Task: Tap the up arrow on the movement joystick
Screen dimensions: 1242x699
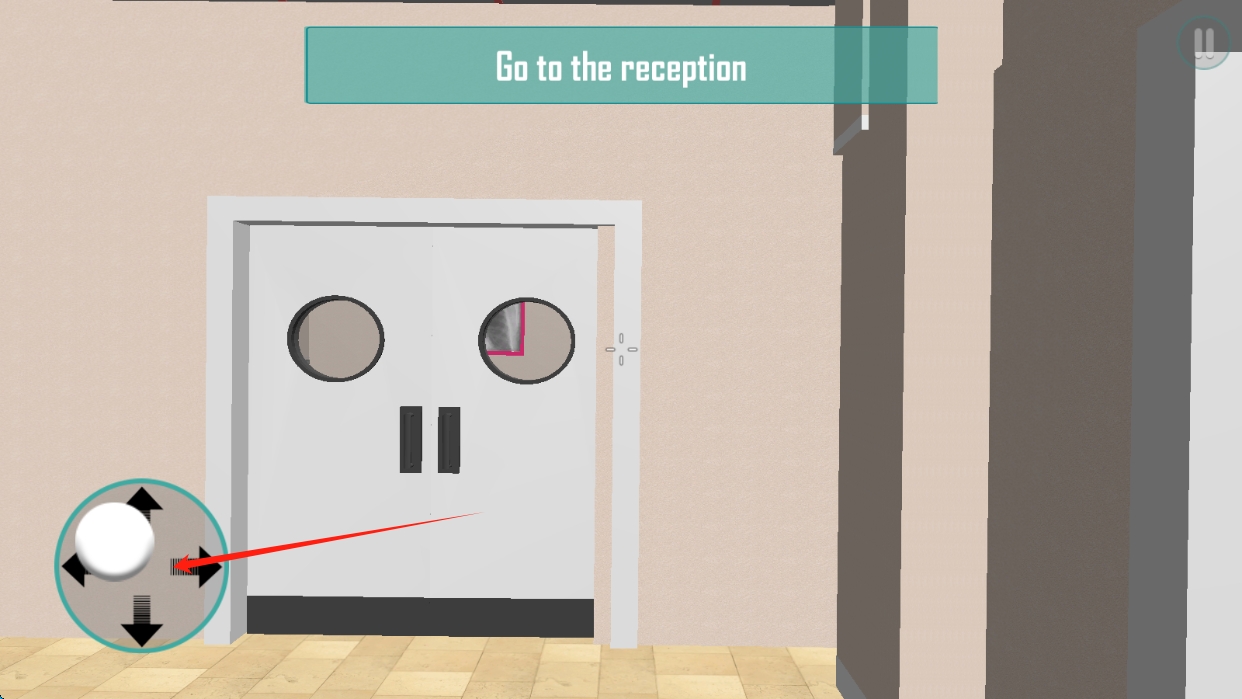Action: (143, 498)
